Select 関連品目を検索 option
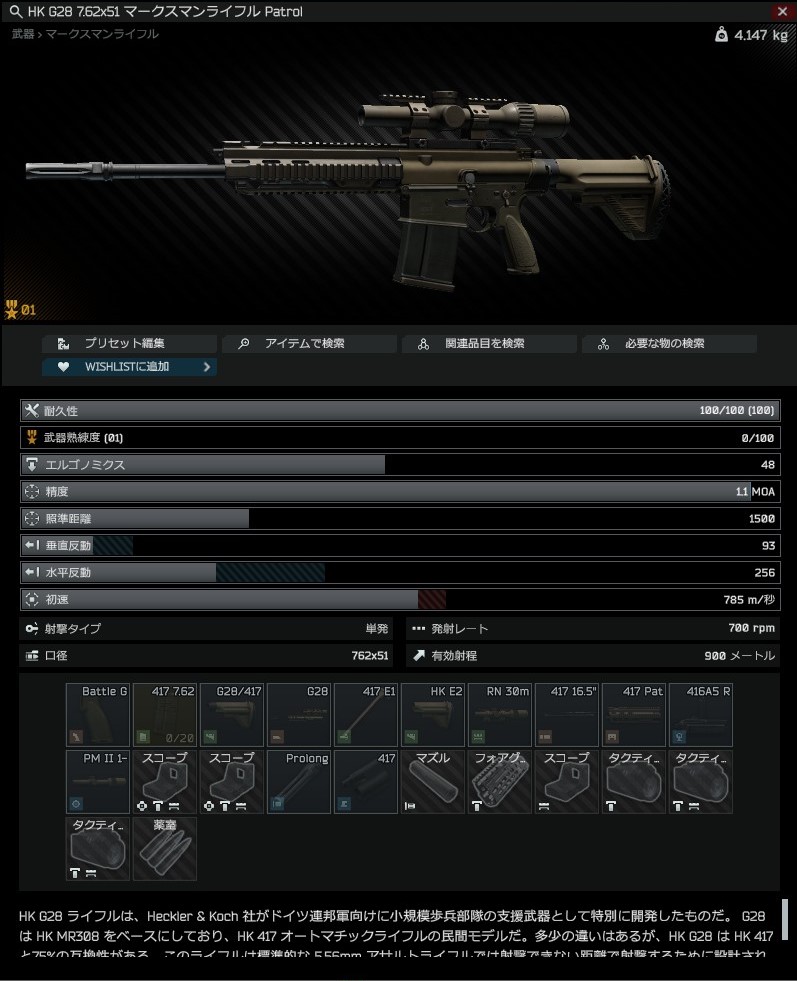This screenshot has height=981, width=797. (489, 343)
